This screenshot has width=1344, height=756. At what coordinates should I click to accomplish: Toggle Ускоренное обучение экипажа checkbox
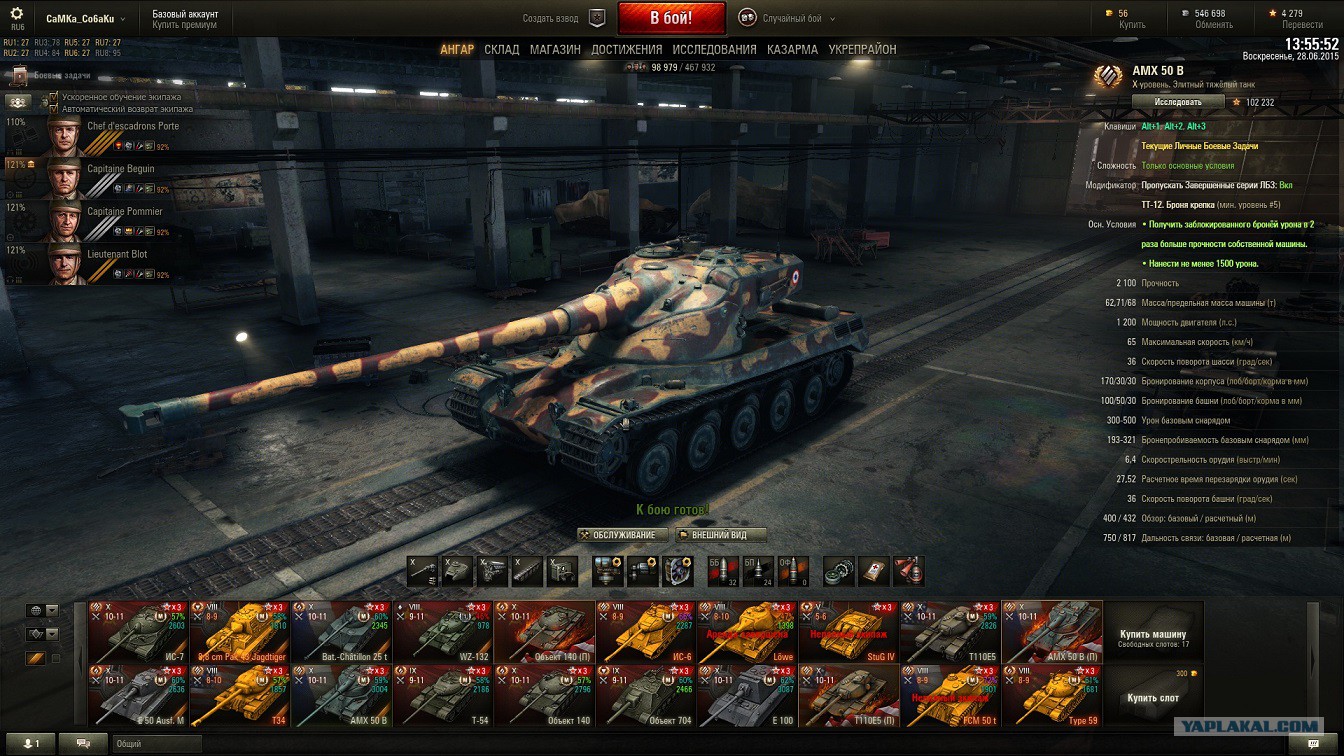[x=54, y=98]
